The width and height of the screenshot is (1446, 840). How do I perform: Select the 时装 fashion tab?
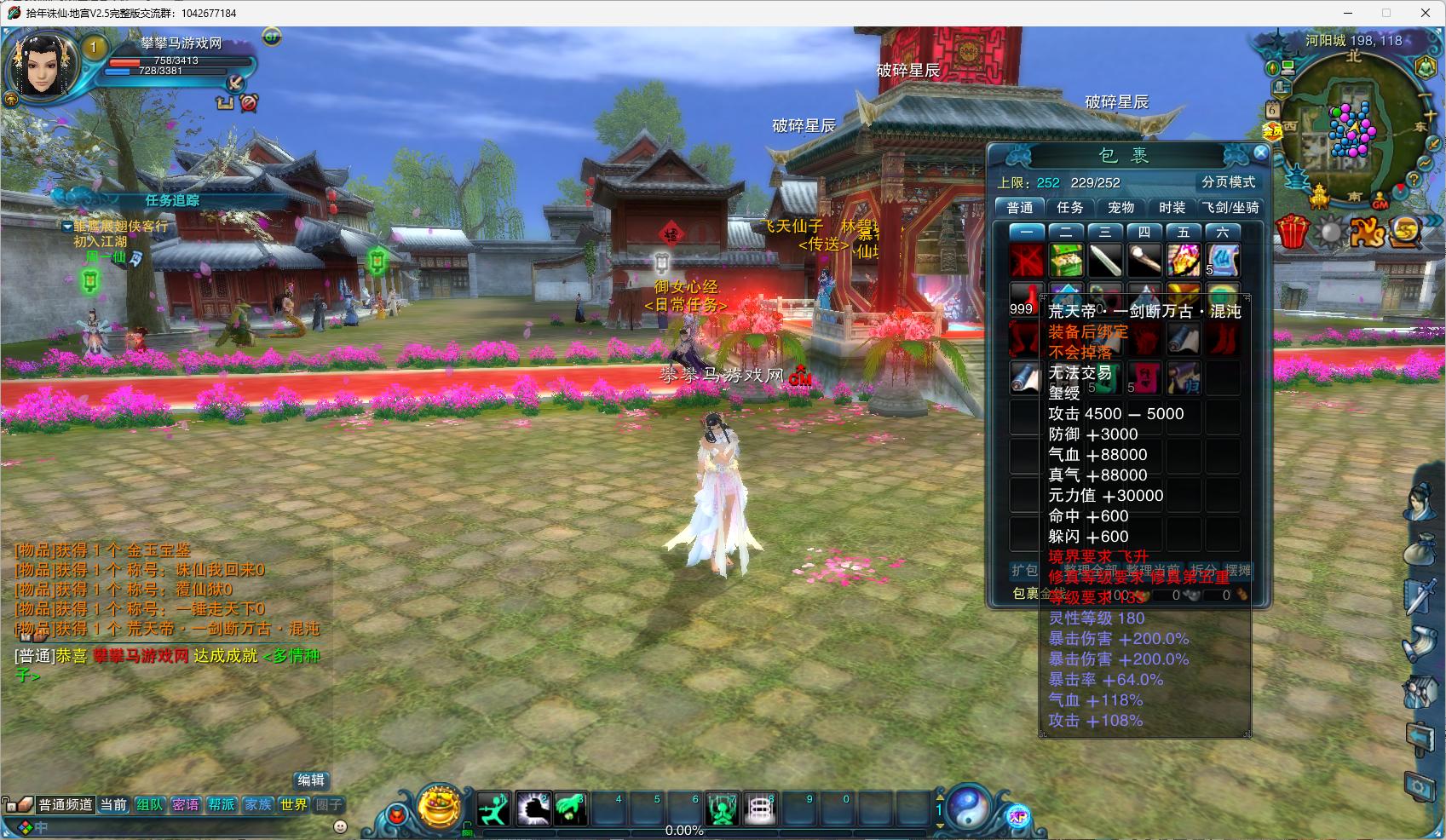tap(1172, 207)
